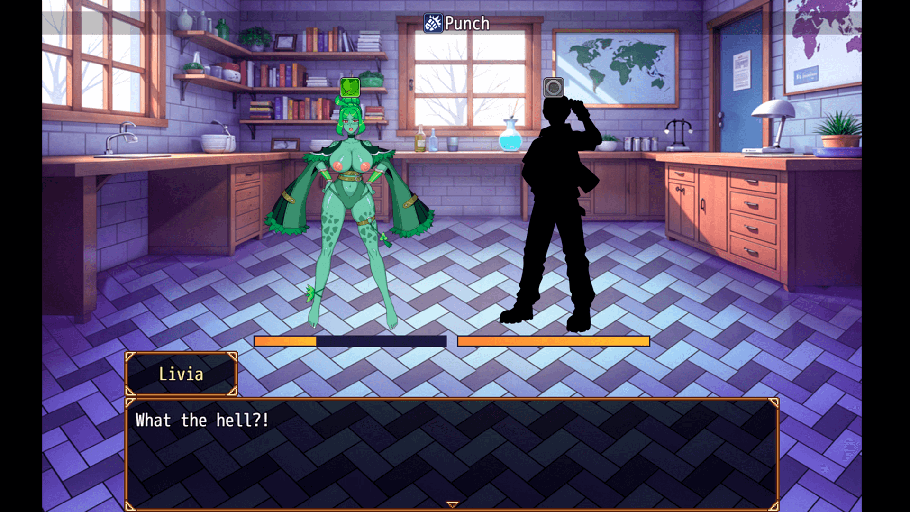
Task: Click the dialogue continue arrow
Action: (452, 505)
